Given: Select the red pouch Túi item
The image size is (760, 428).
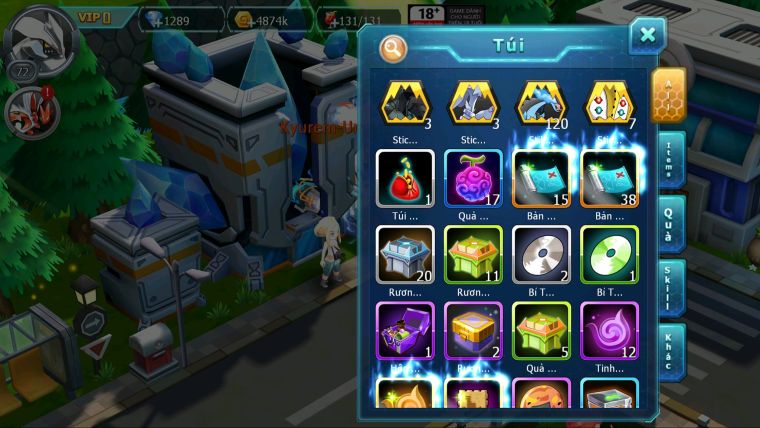Looking at the screenshot, I should [405, 178].
